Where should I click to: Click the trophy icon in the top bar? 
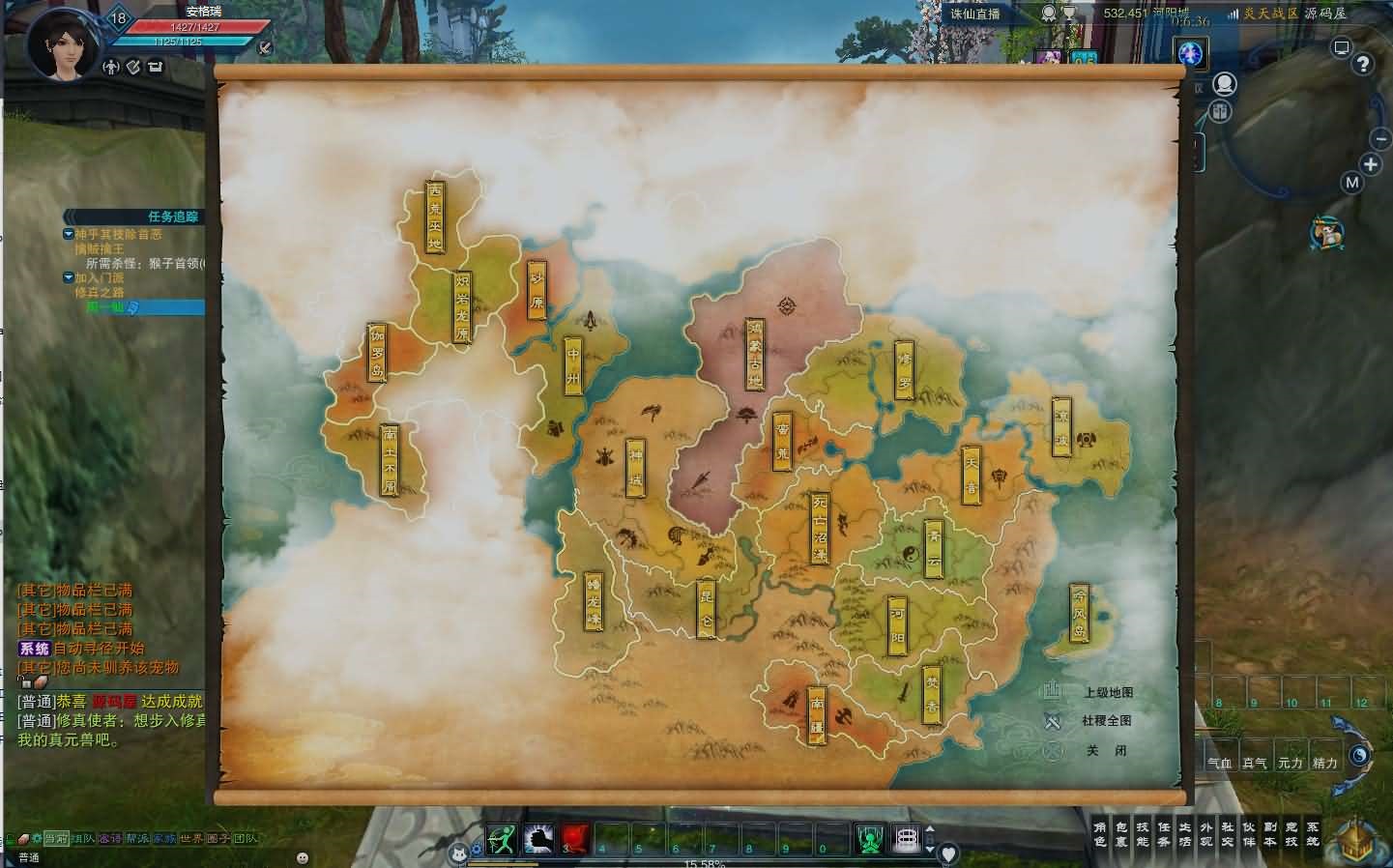pos(1069,14)
